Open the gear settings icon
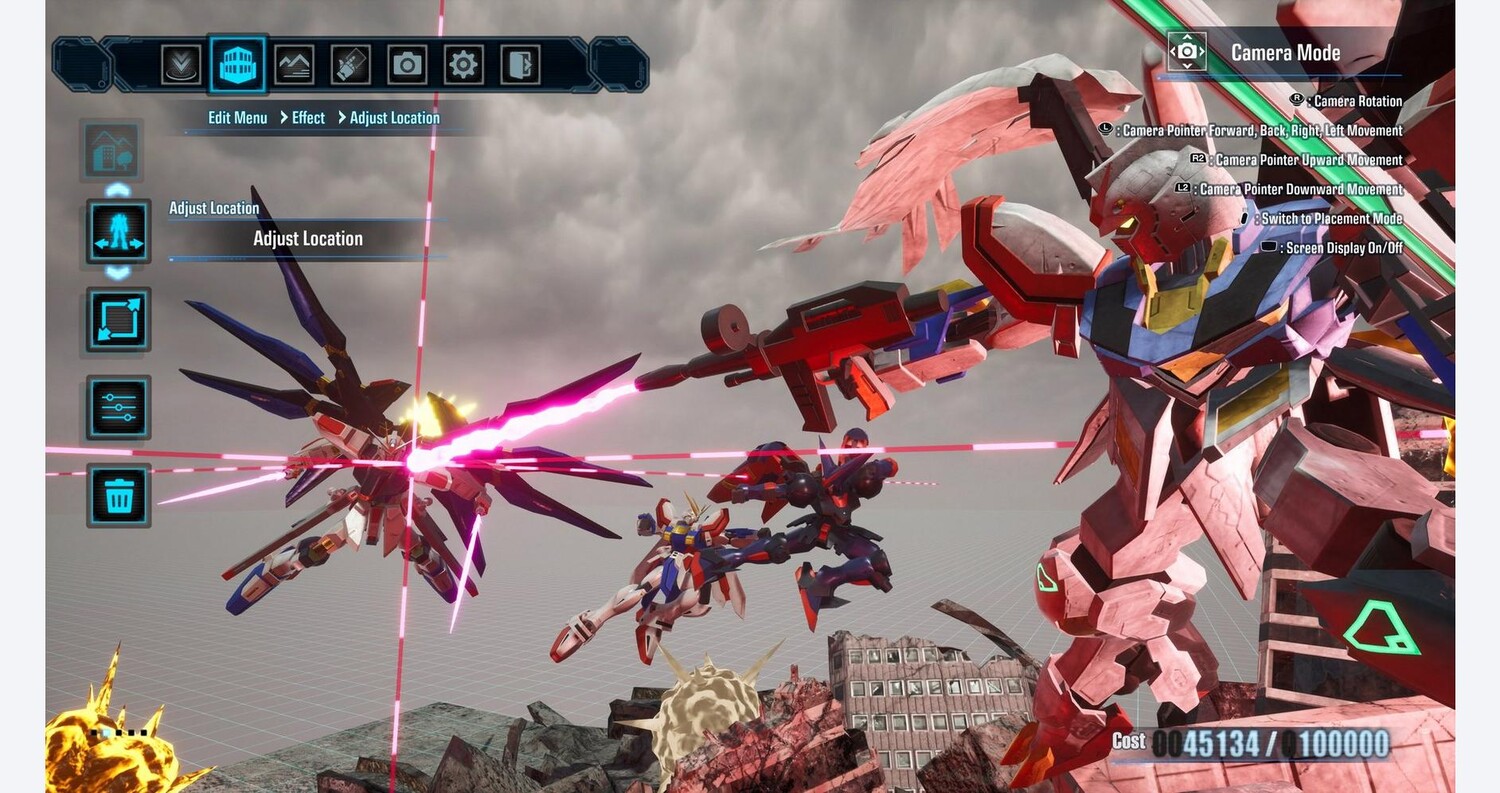1500x793 pixels. 463,65
